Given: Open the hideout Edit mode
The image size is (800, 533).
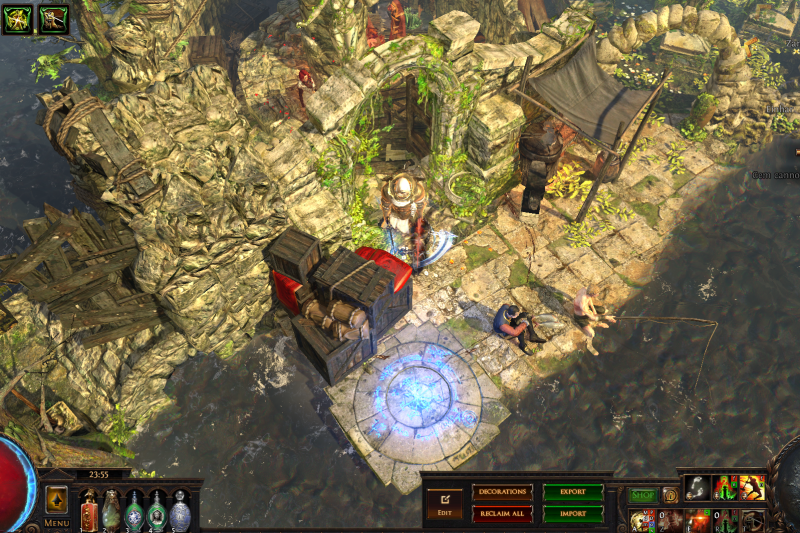Looking at the screenshot, I should pos(444,503).
